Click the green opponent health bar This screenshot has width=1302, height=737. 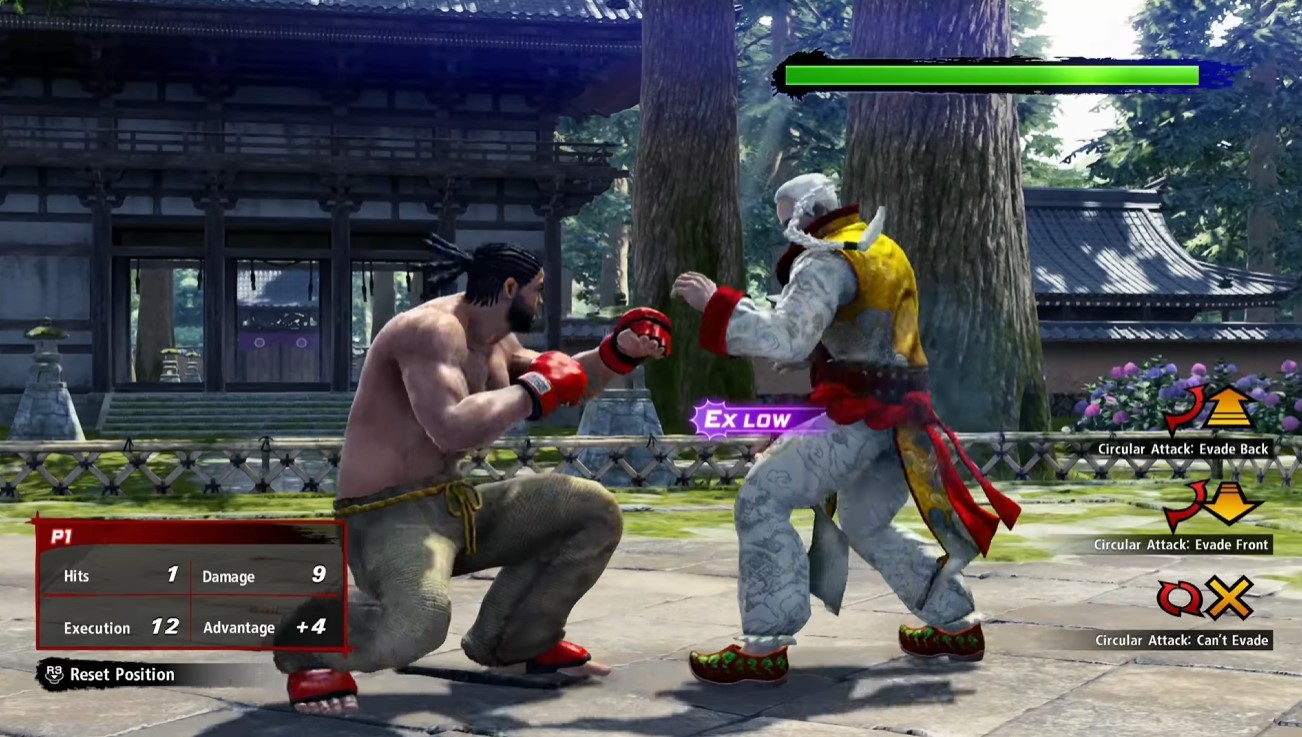pyautogui.click(x=990, y=73)
